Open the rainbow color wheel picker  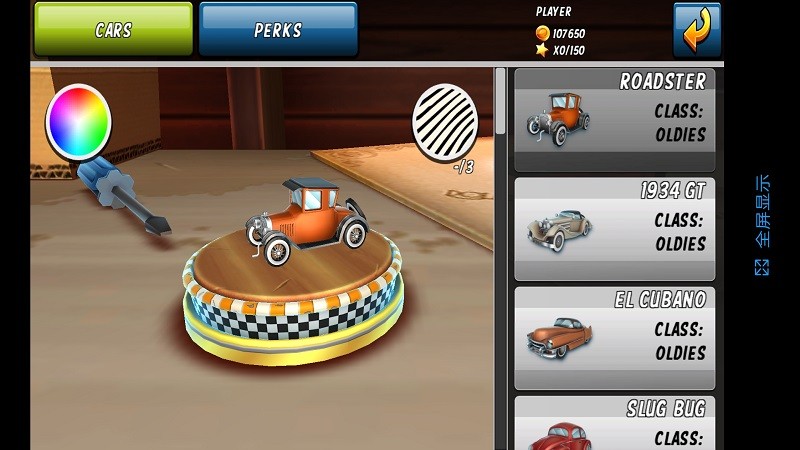[78, 122]
